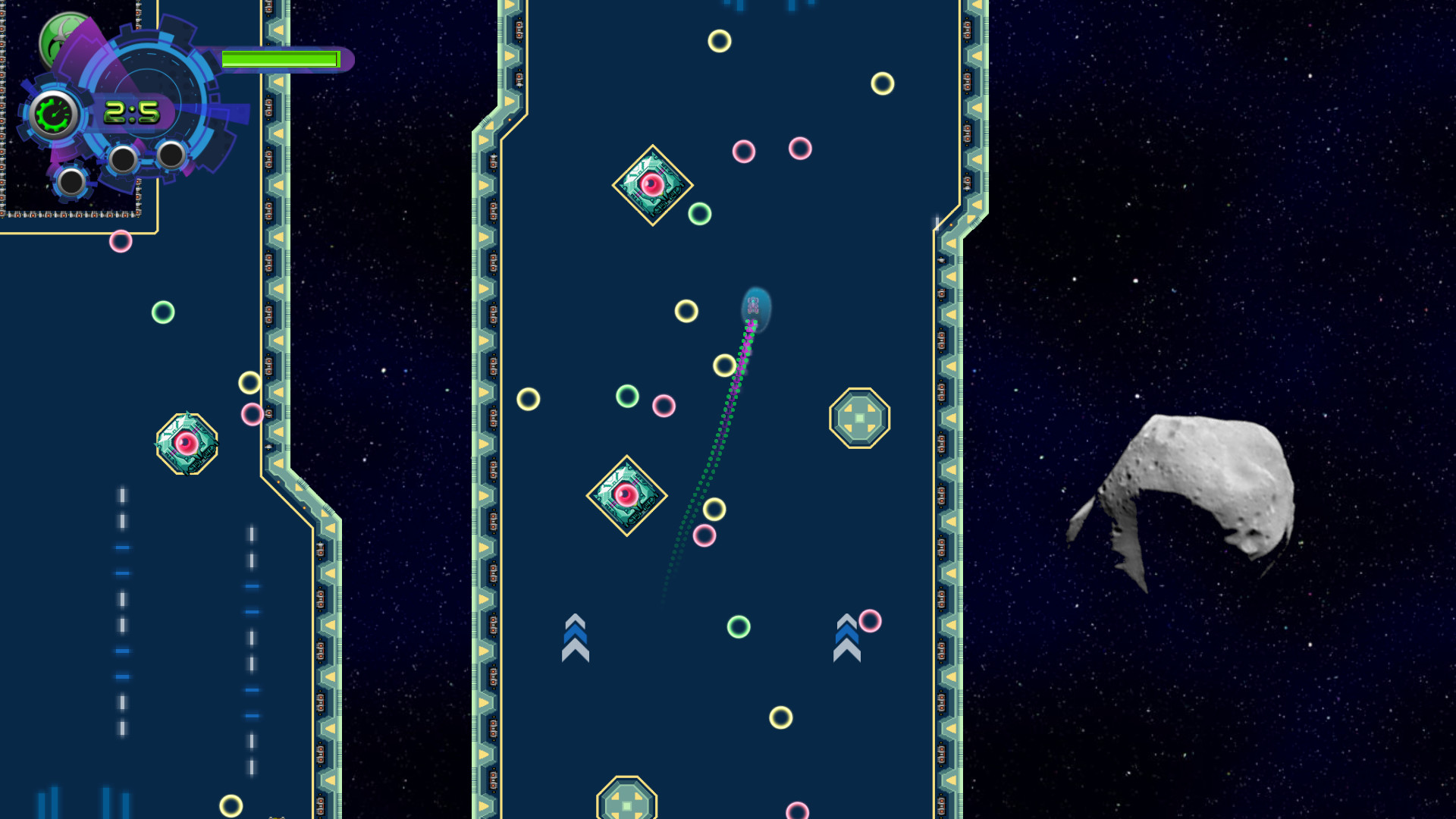This screenshot has height=819, width=1456.
Task: Activate the small lower ability slot circle
Action: pyautogui.click(x=72, y=183)
